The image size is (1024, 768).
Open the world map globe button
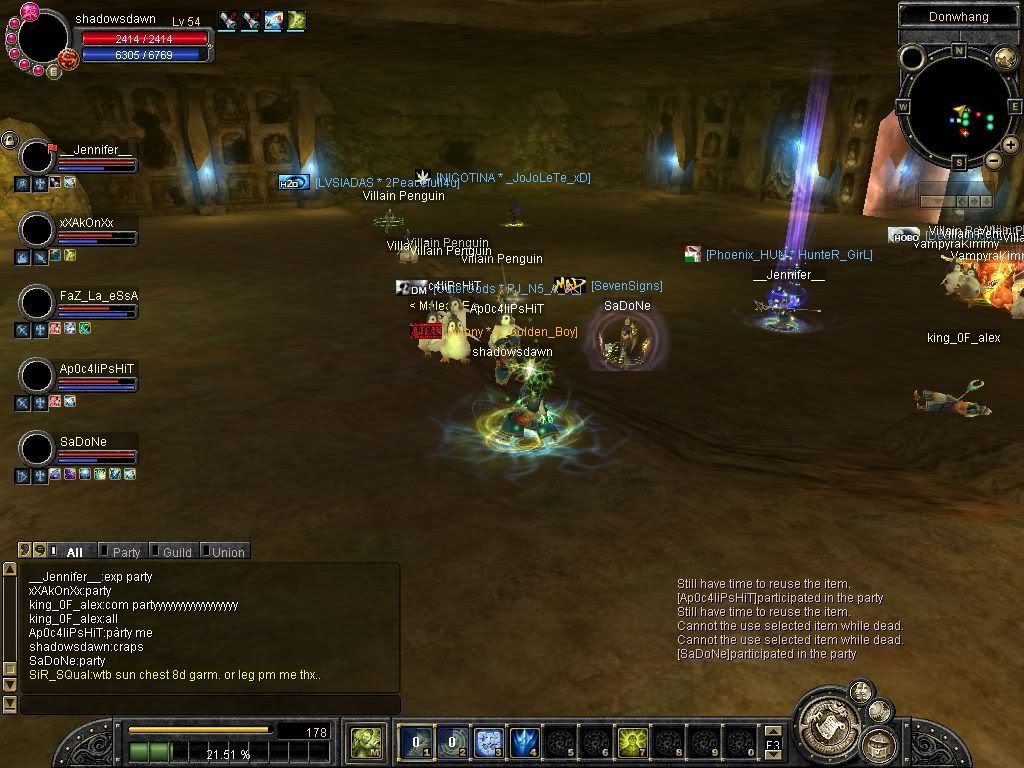coord(1004,59)
